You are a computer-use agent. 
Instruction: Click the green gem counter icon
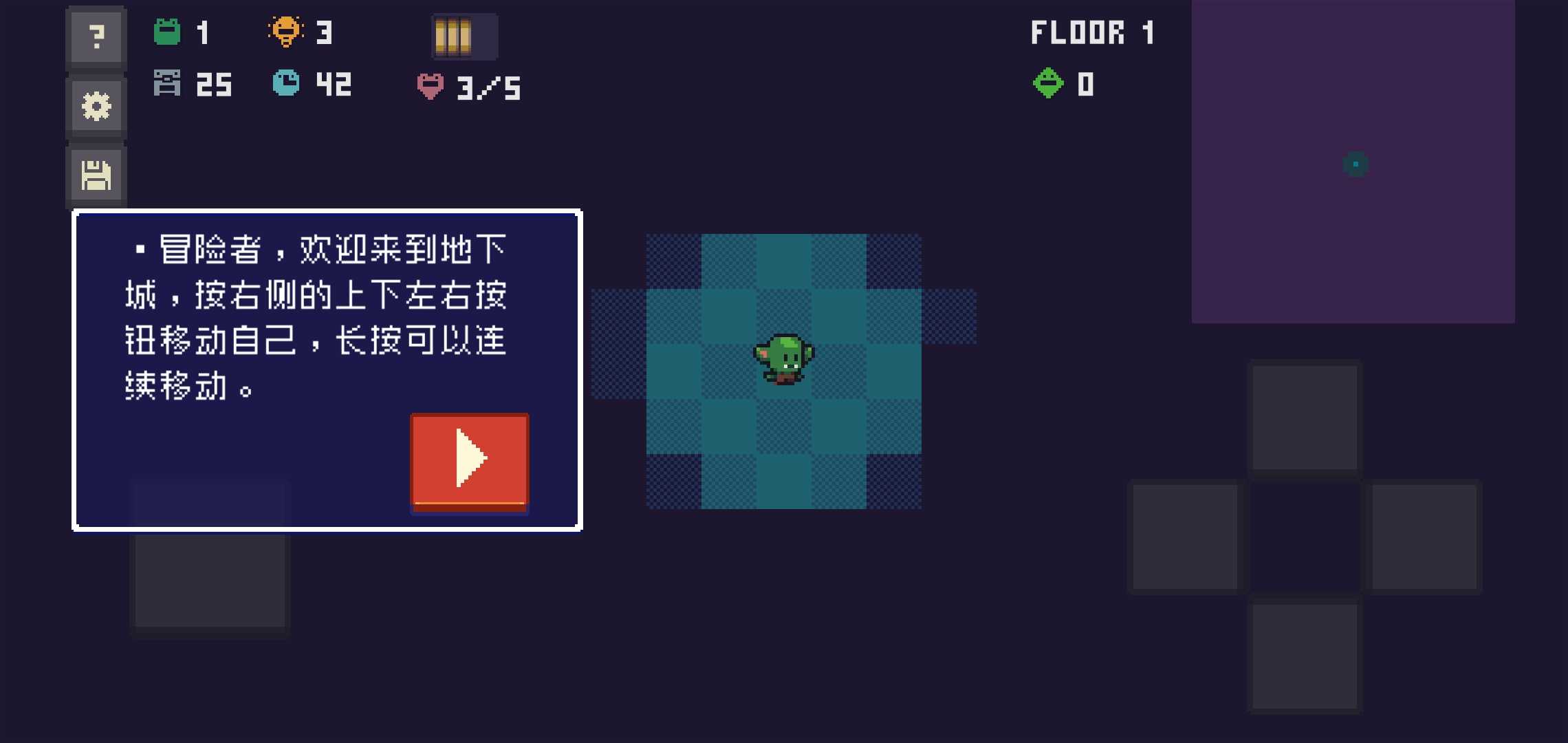pos(1048,84)
